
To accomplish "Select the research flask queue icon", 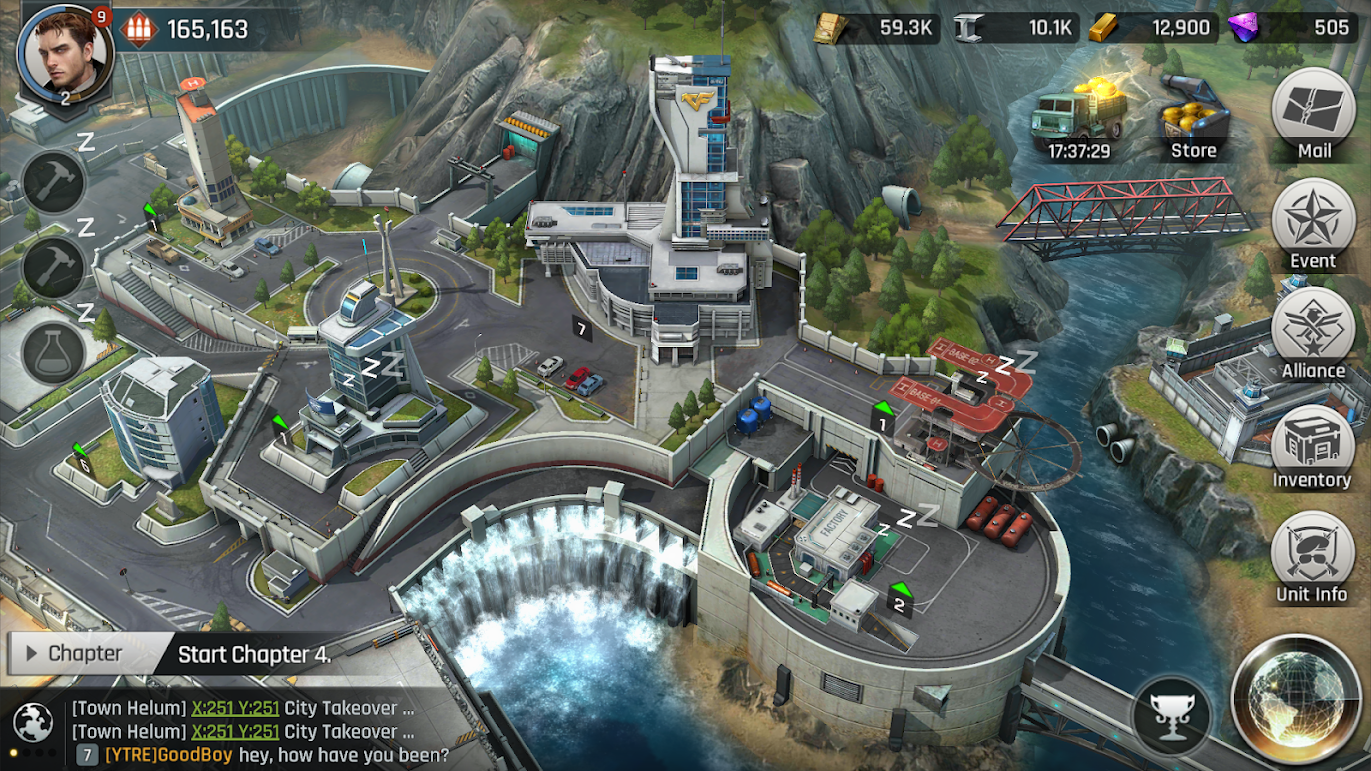I will click(54, 353).
